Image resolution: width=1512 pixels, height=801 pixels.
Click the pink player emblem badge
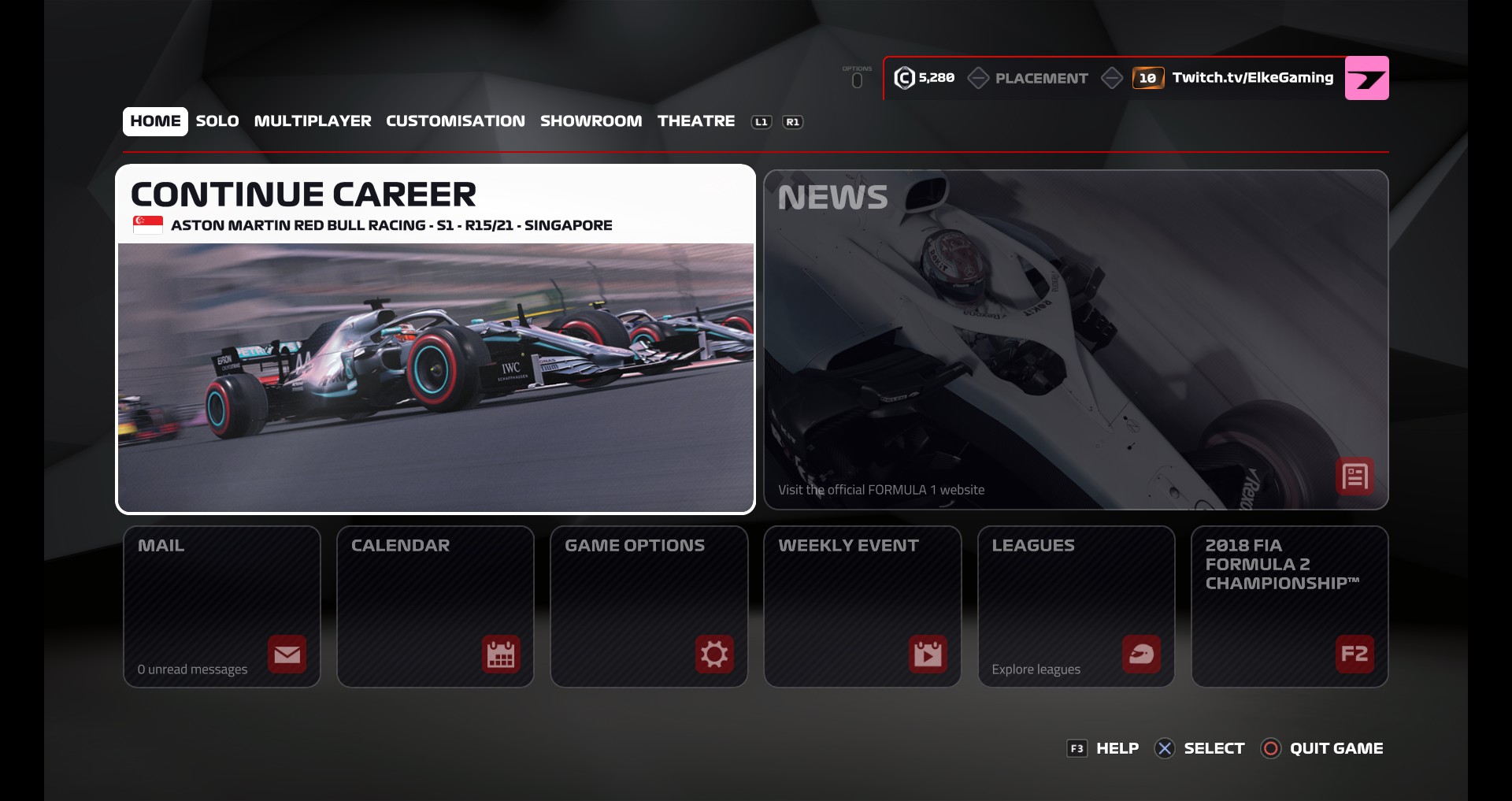tap(1366, 78)
